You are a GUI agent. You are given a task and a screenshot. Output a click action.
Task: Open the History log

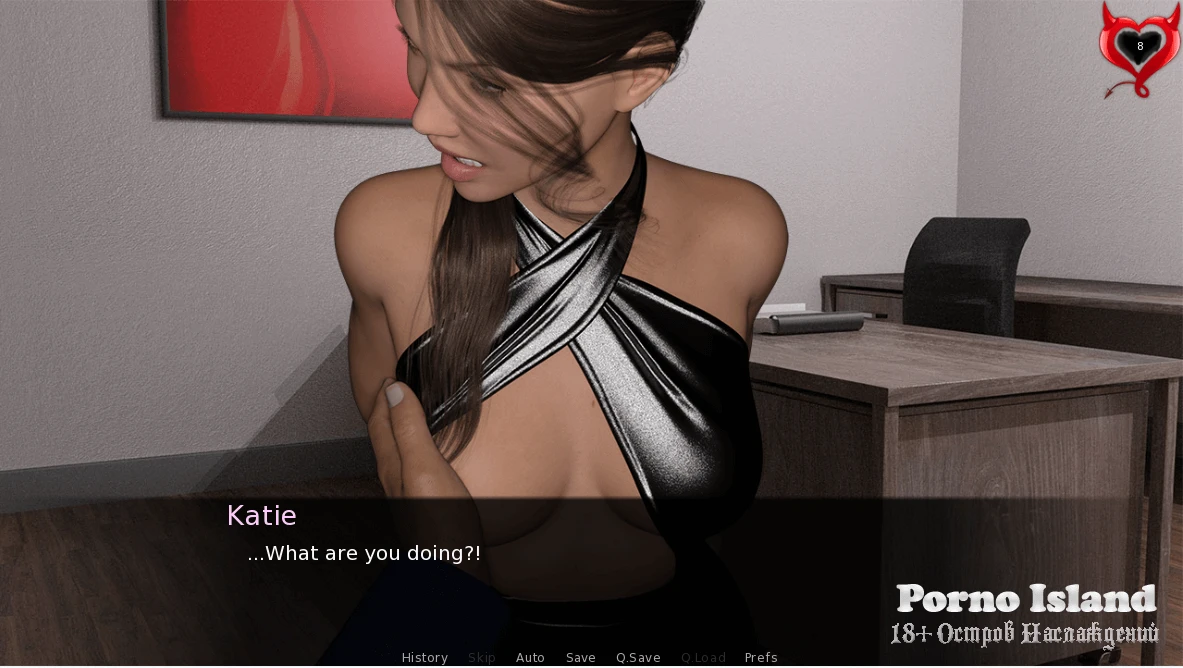424,657
